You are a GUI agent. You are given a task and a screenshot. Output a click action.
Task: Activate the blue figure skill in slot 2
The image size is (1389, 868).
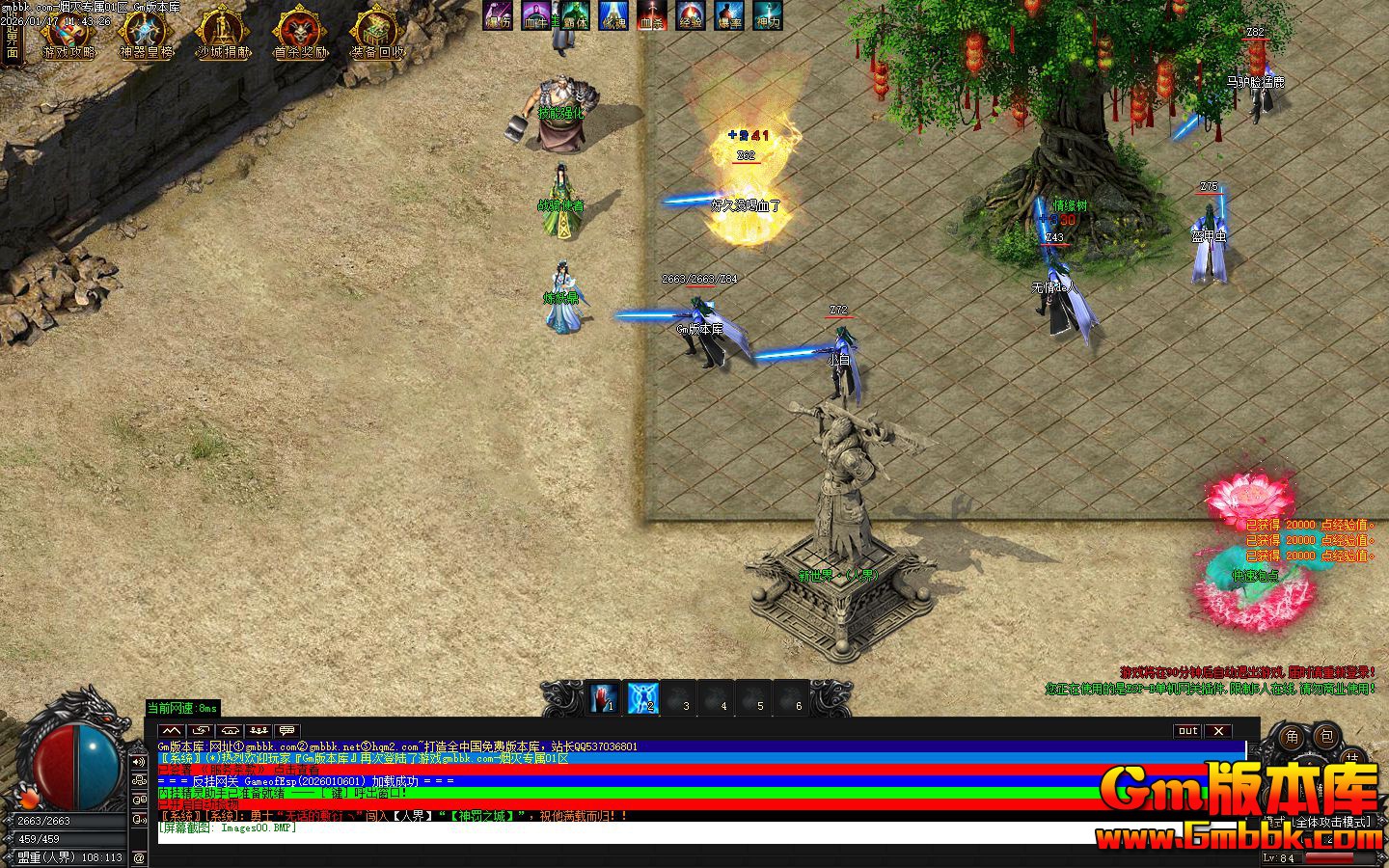click(x=642, y=697)
